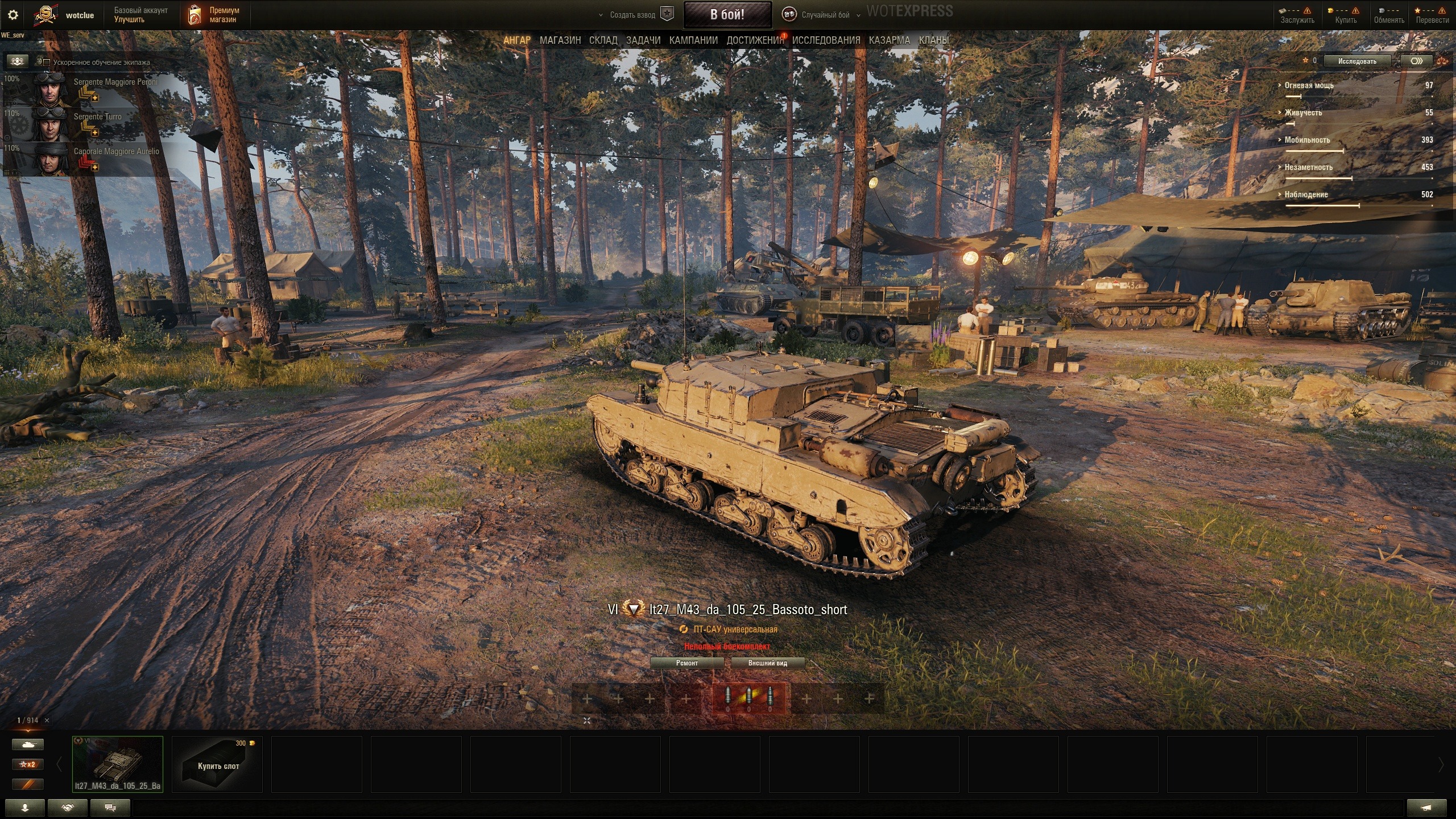Image resolution: width=1456 pixels, height=819 pixels.
Task: Click the Мобильность stat progress bar
Action: click(1314, 150)
